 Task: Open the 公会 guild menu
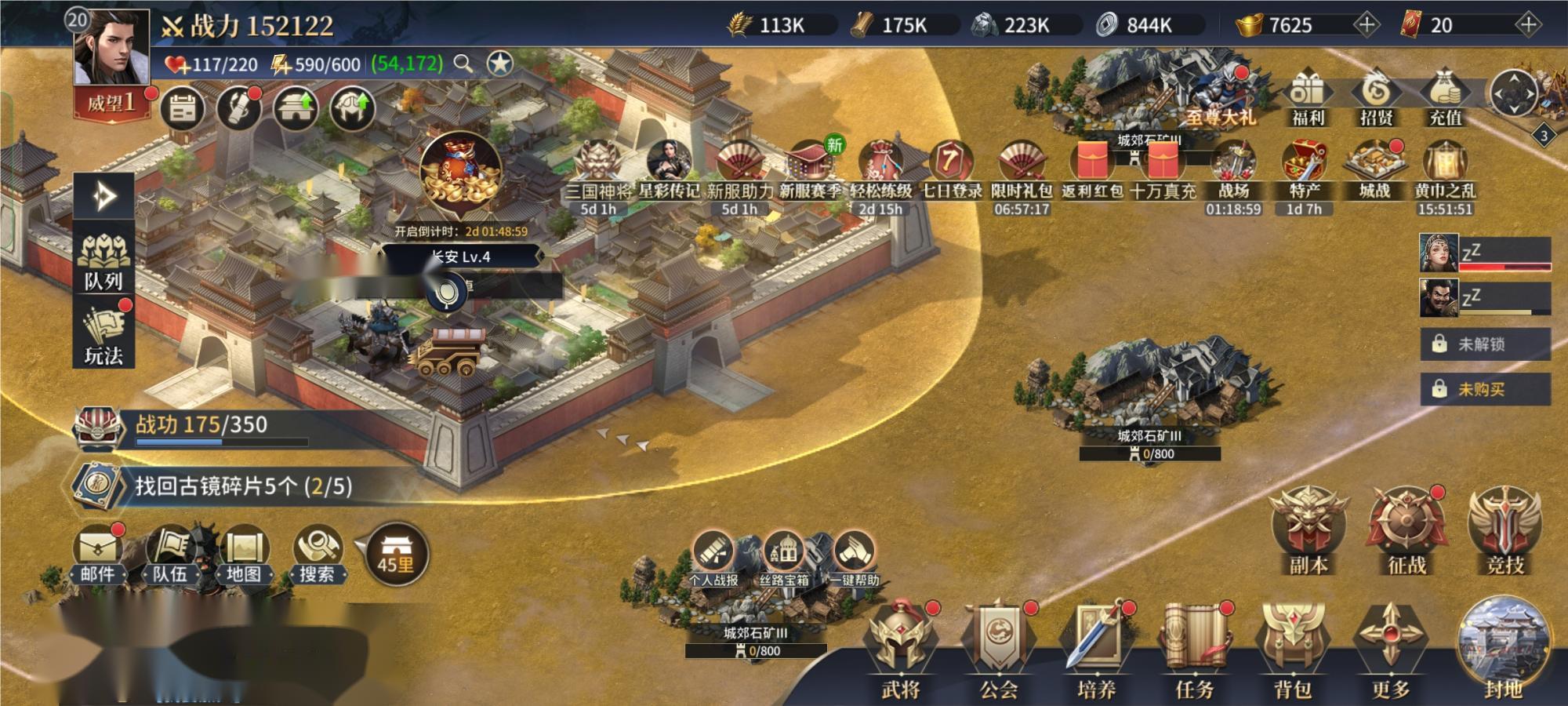click(x=998, y=651)
